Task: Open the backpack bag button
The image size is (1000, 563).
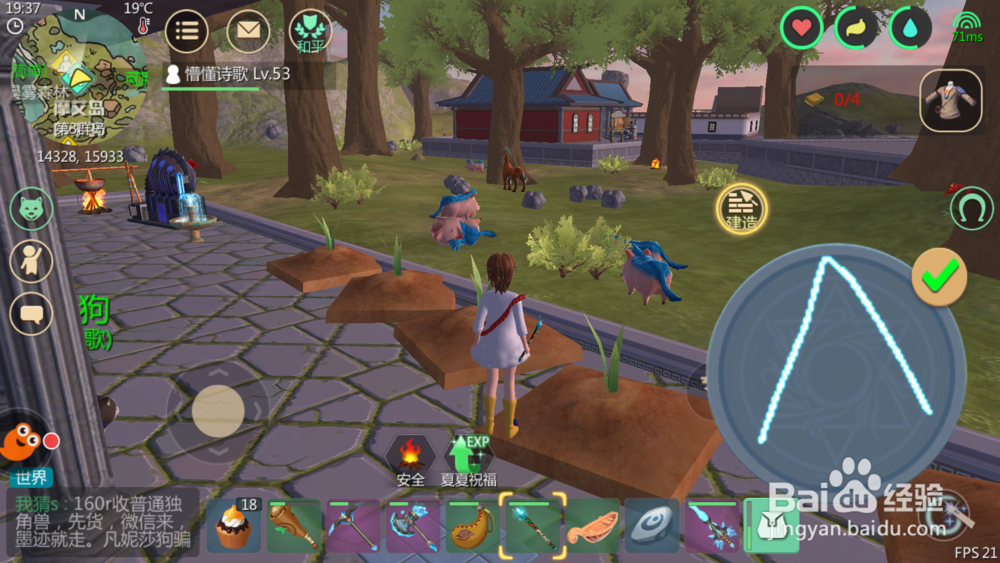Action: point(771,526)
